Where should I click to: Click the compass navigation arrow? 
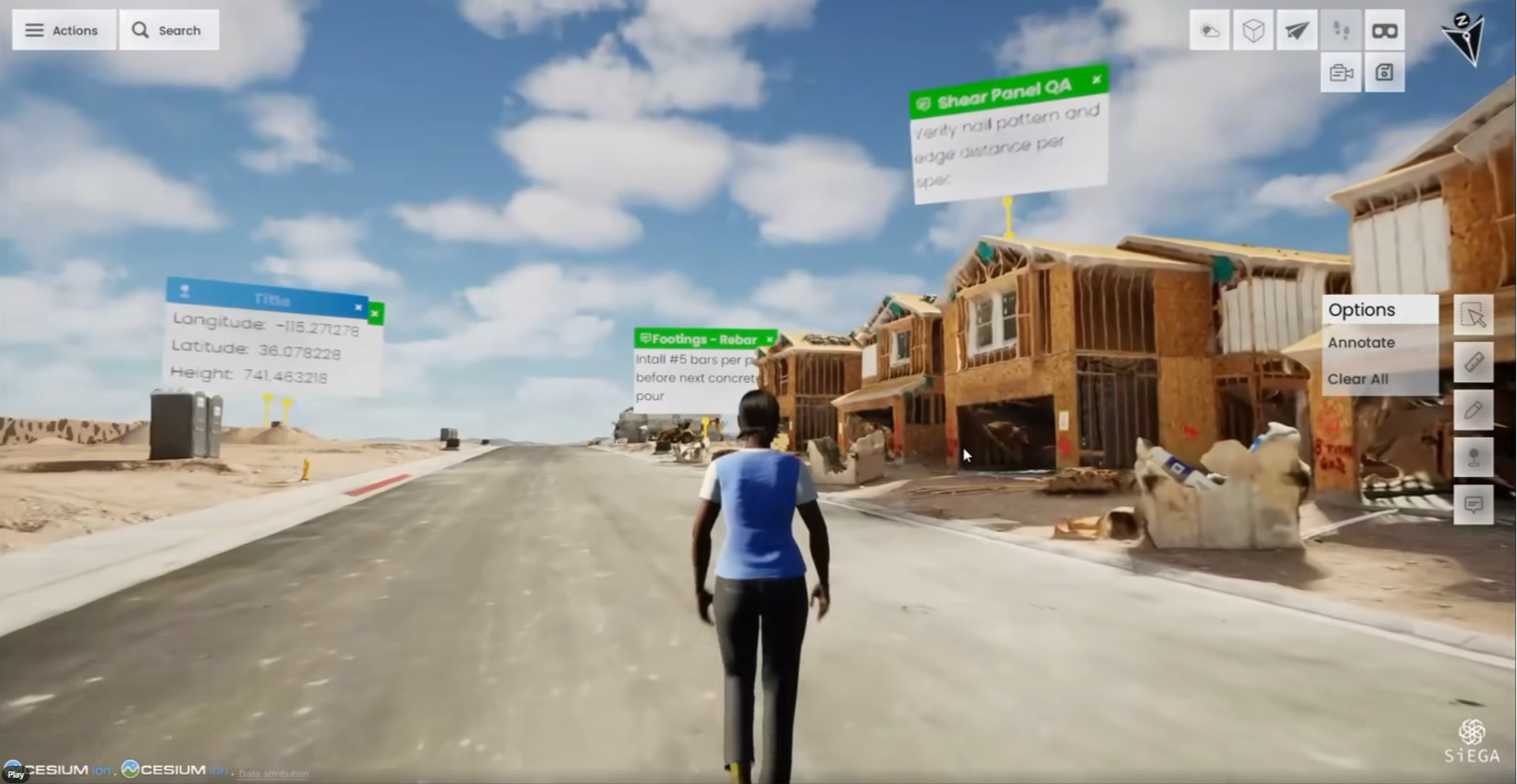click(1466, 36)
